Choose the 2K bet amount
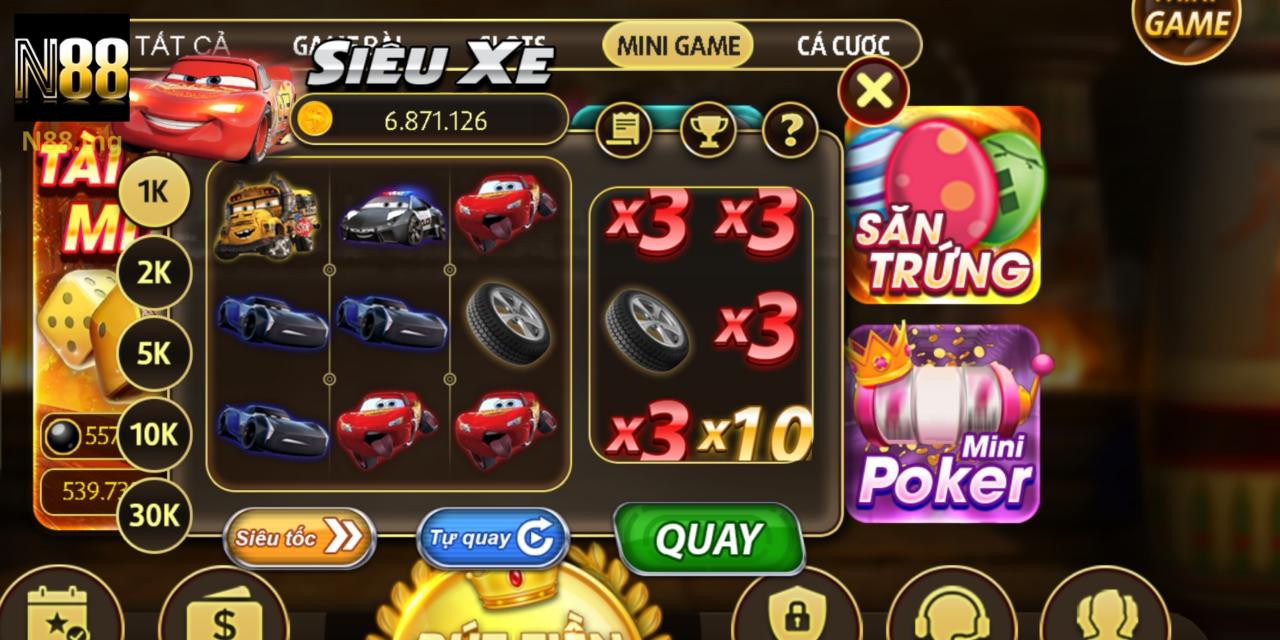 coord(153,272)
